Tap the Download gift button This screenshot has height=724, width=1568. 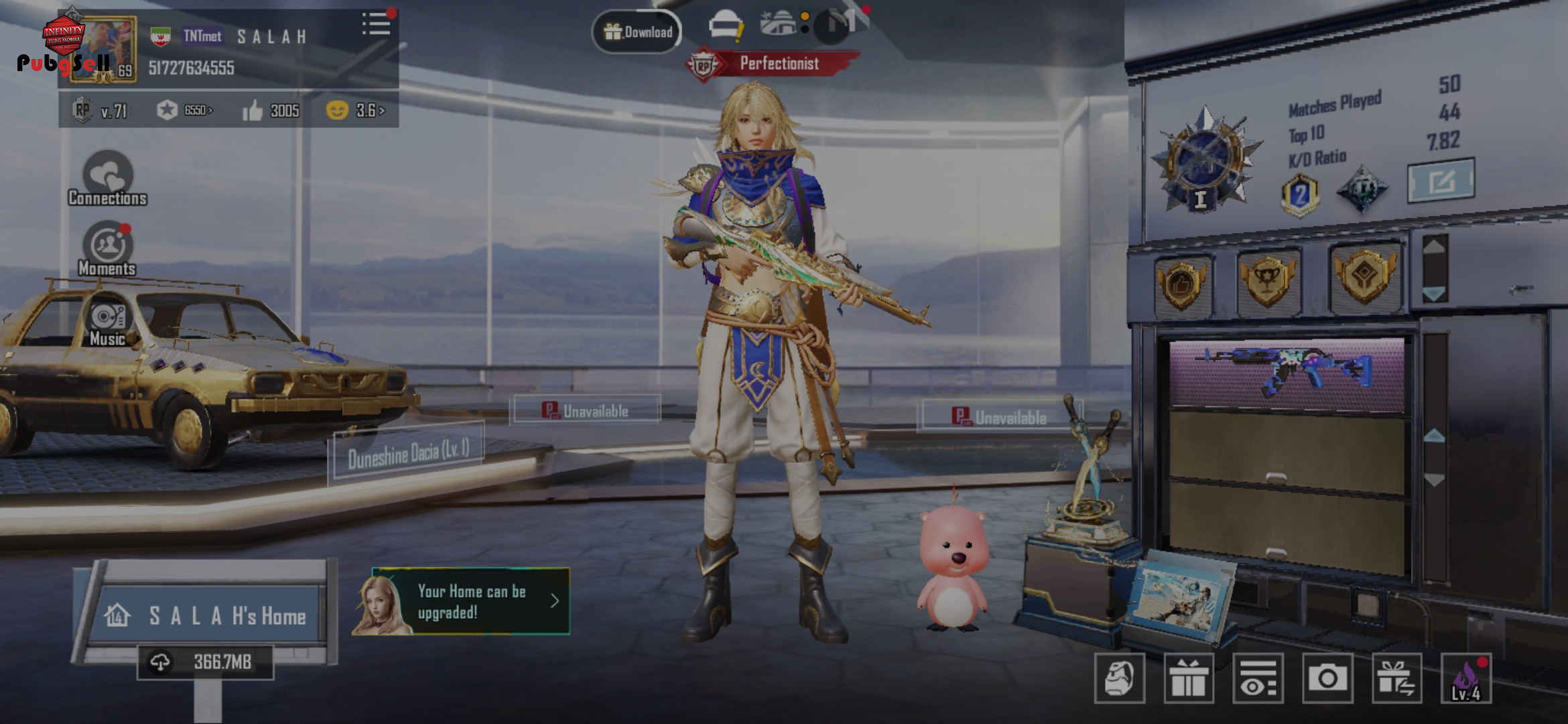pos(637,32)
